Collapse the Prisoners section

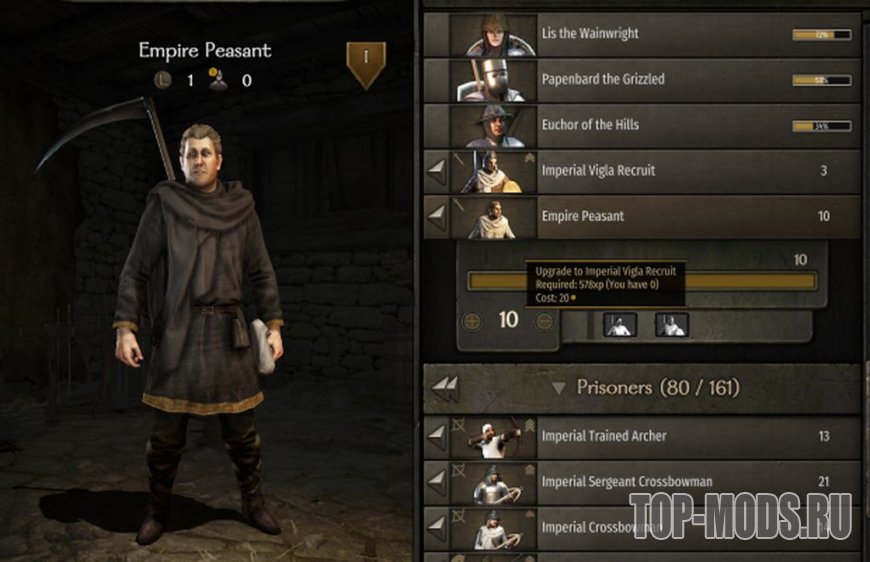[559, 388]
